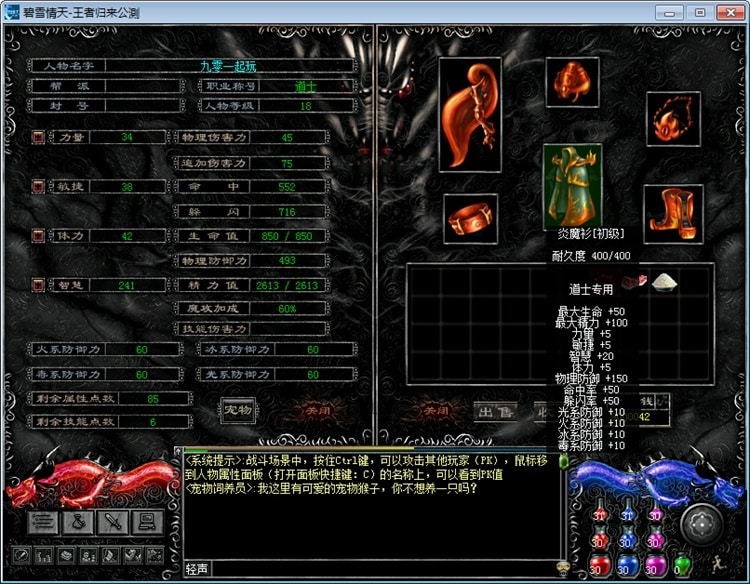Select the flame boots equipment slot
Screen dimensions: 750x584
[x=673, y=213]
